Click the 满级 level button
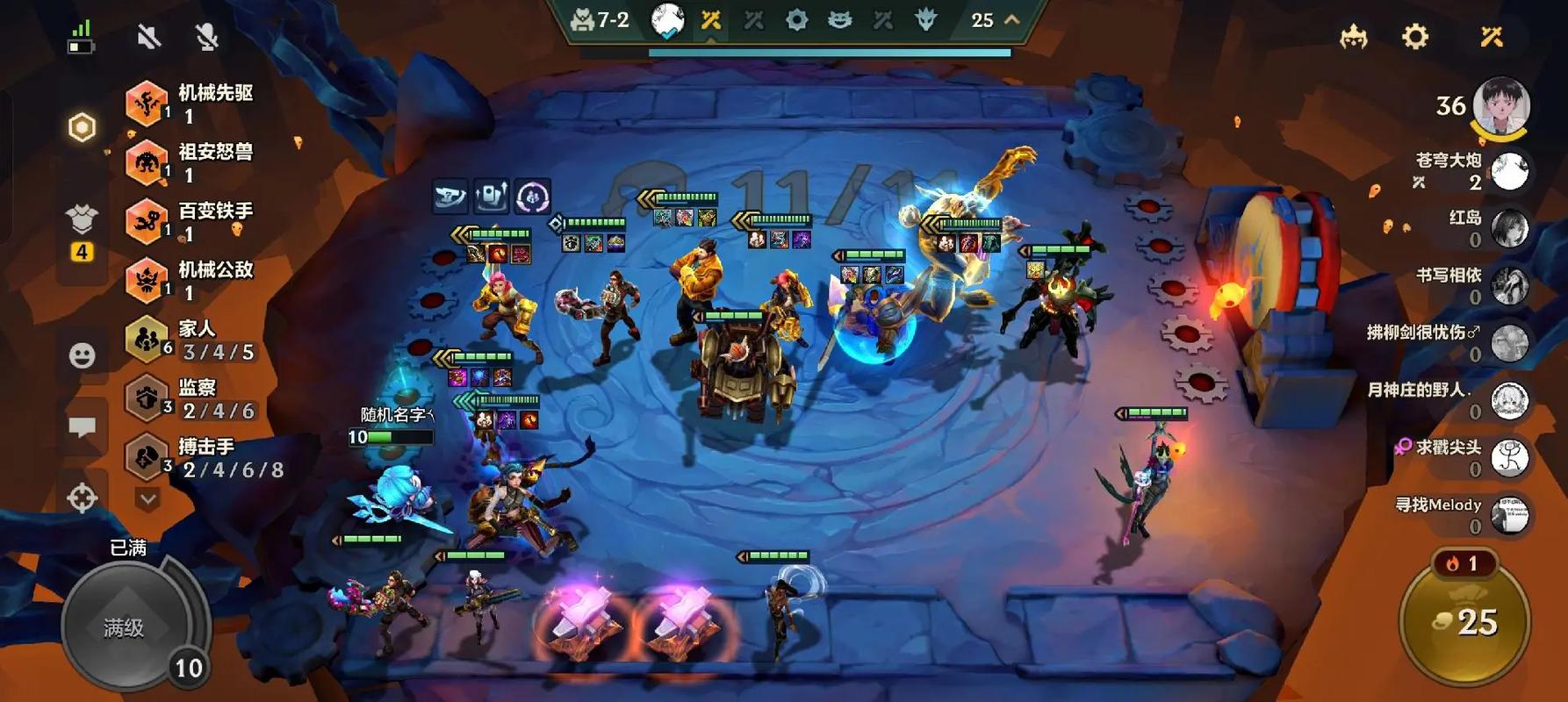 click(x=126, y=627)
